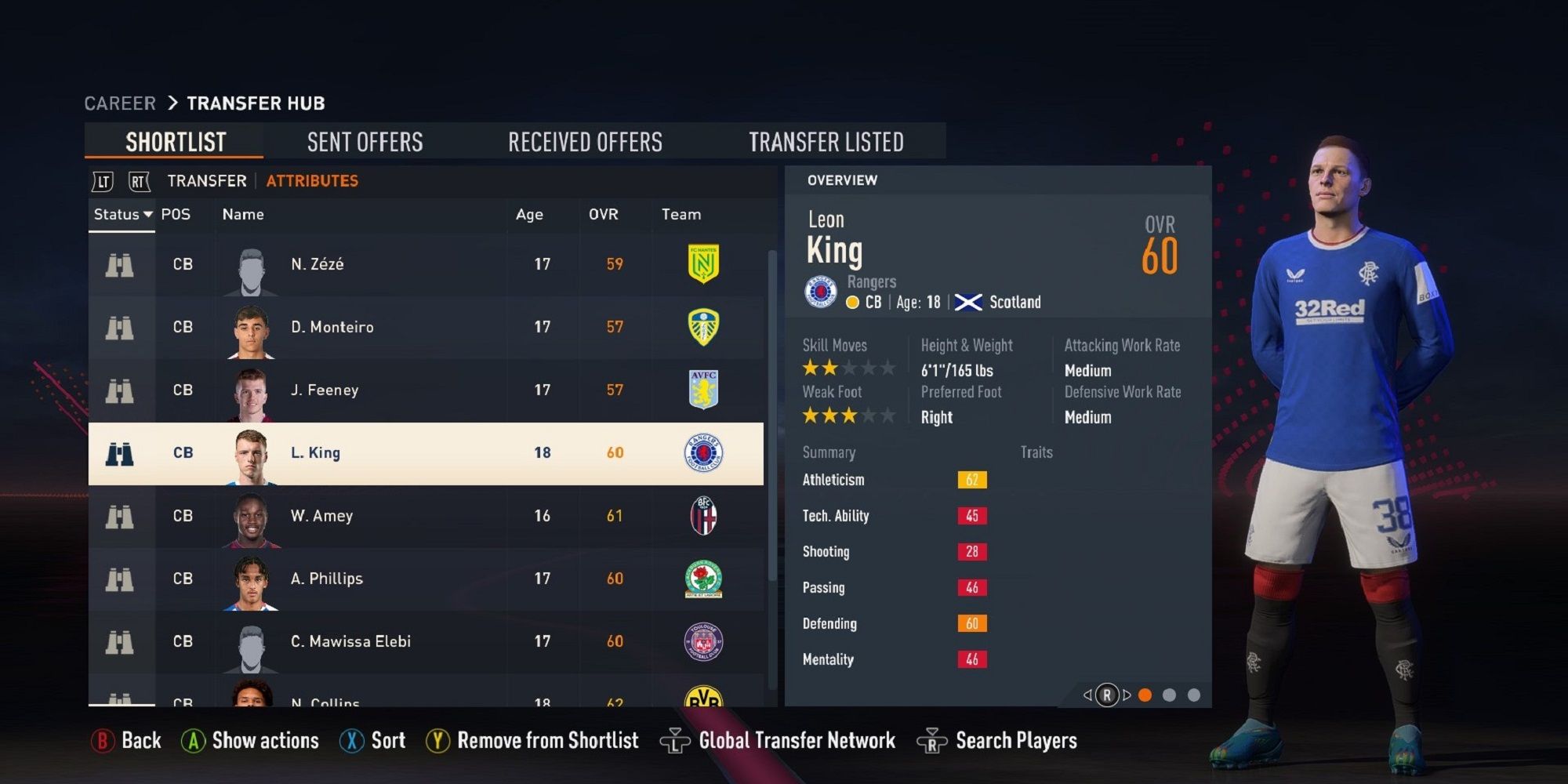Click the Scotland flag on Leon King's profile
This screenshot has width=1568, height=784.
tap(970, 301)
